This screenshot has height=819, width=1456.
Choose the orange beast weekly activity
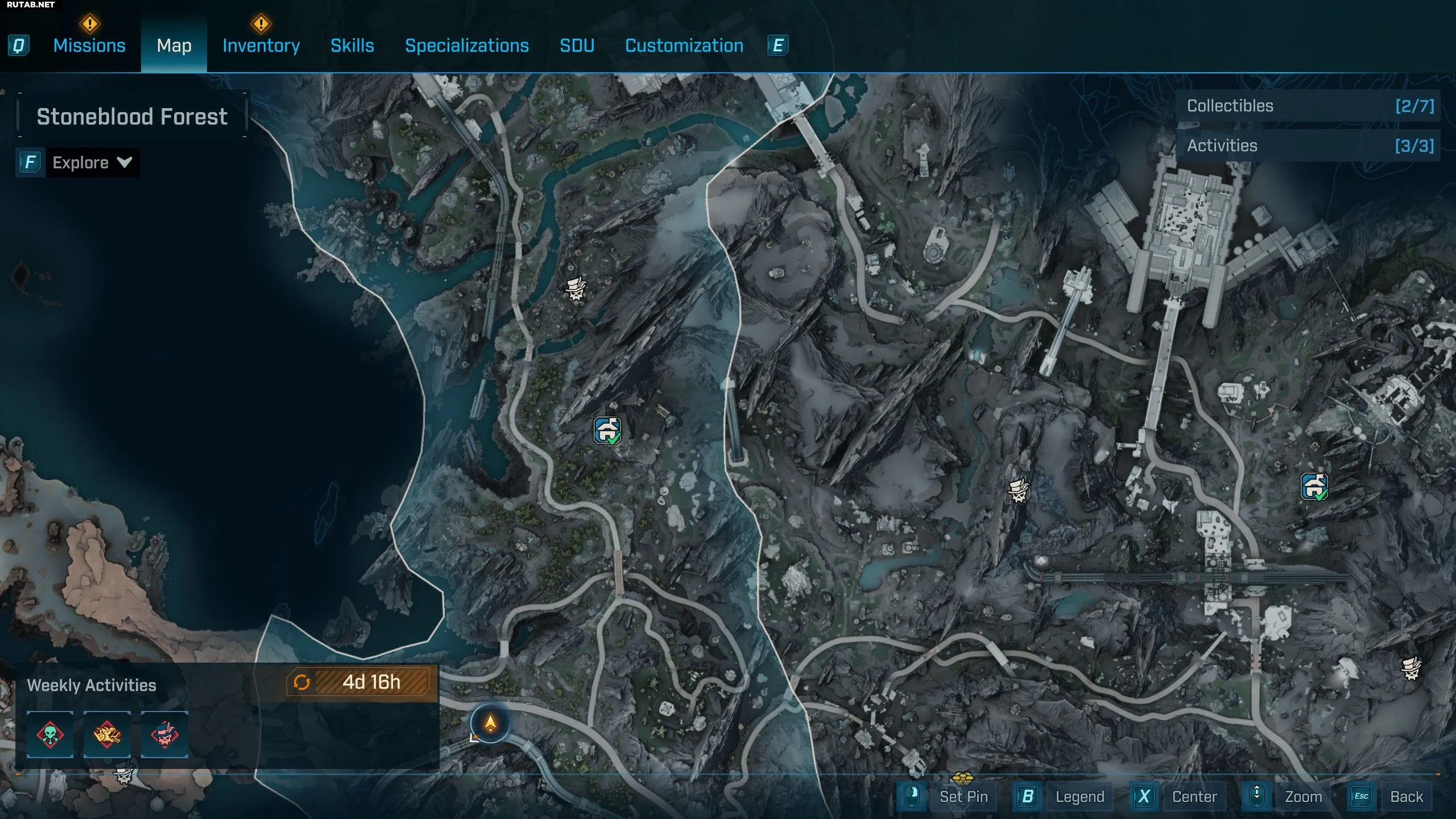[x=107, y=734]
